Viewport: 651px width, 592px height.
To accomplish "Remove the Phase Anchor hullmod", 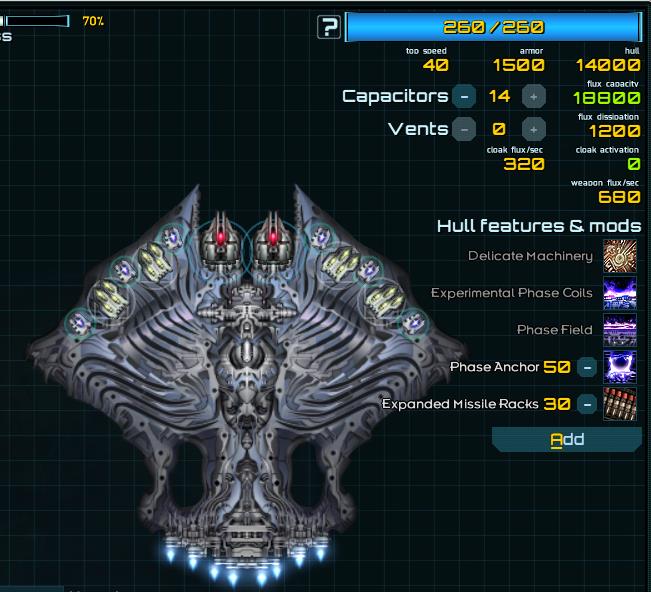I will [x=588, y=367].
